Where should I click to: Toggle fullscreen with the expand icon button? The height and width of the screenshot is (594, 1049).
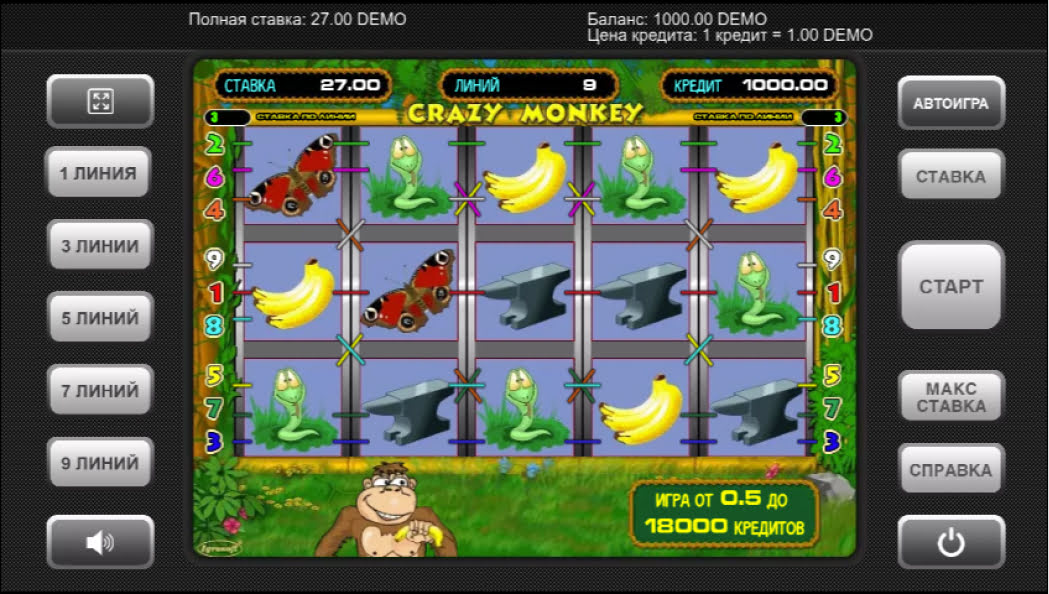click(x=100, y=101)
